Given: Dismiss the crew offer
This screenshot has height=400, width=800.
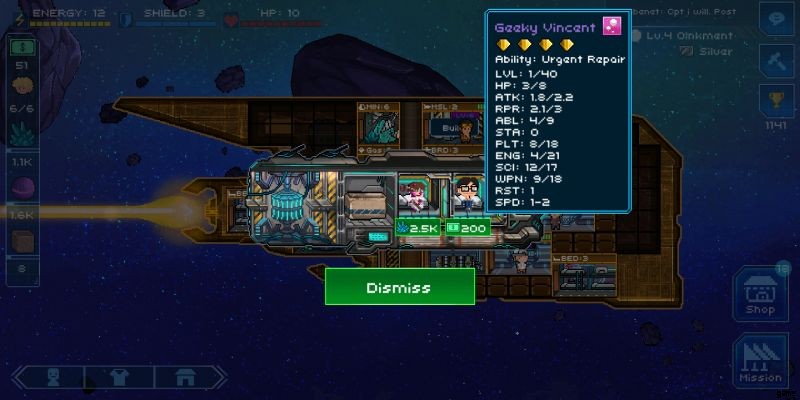Looking at the screenshot, I should tap(399, 287).
